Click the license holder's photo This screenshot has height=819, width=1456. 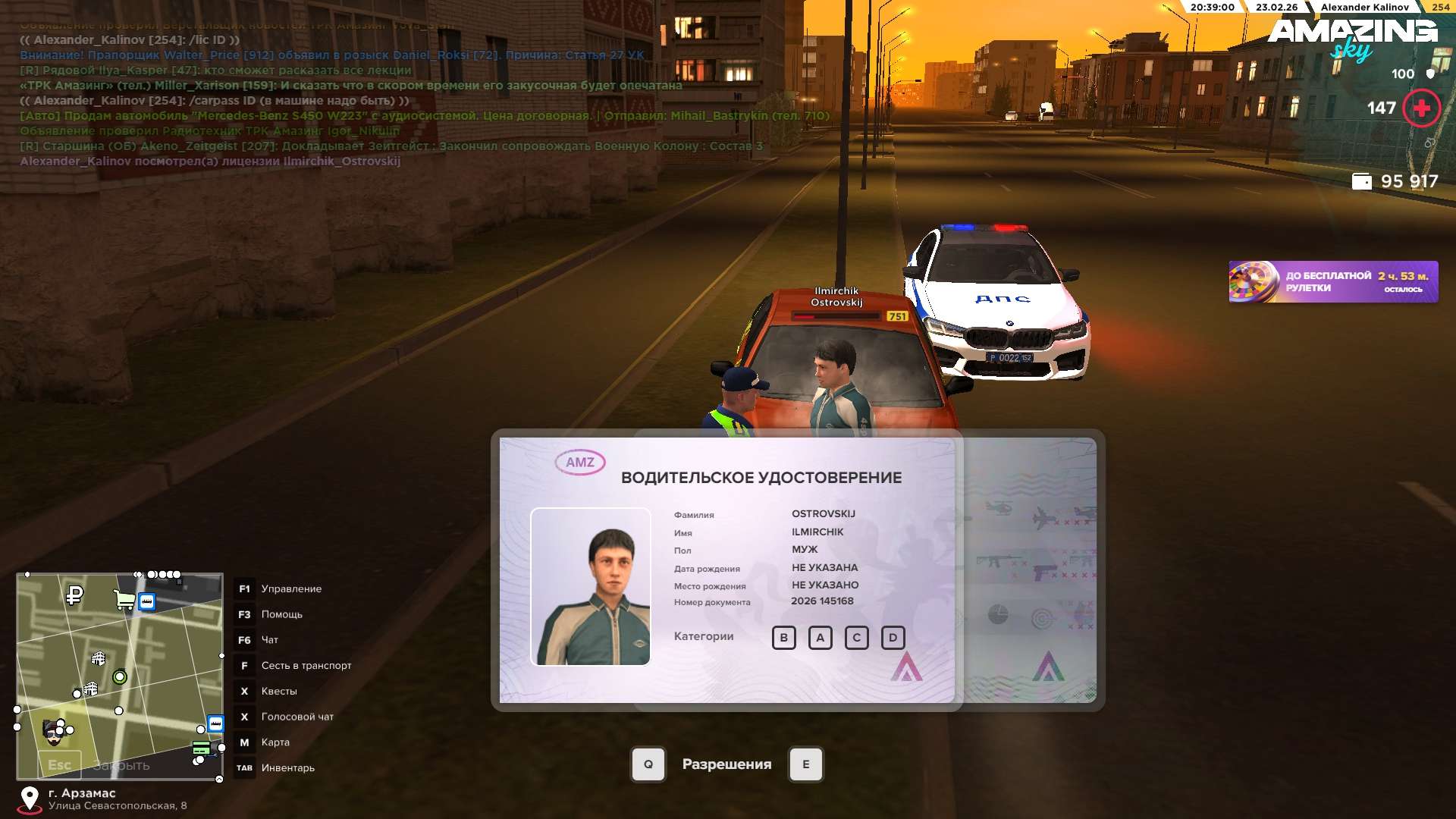590,587
